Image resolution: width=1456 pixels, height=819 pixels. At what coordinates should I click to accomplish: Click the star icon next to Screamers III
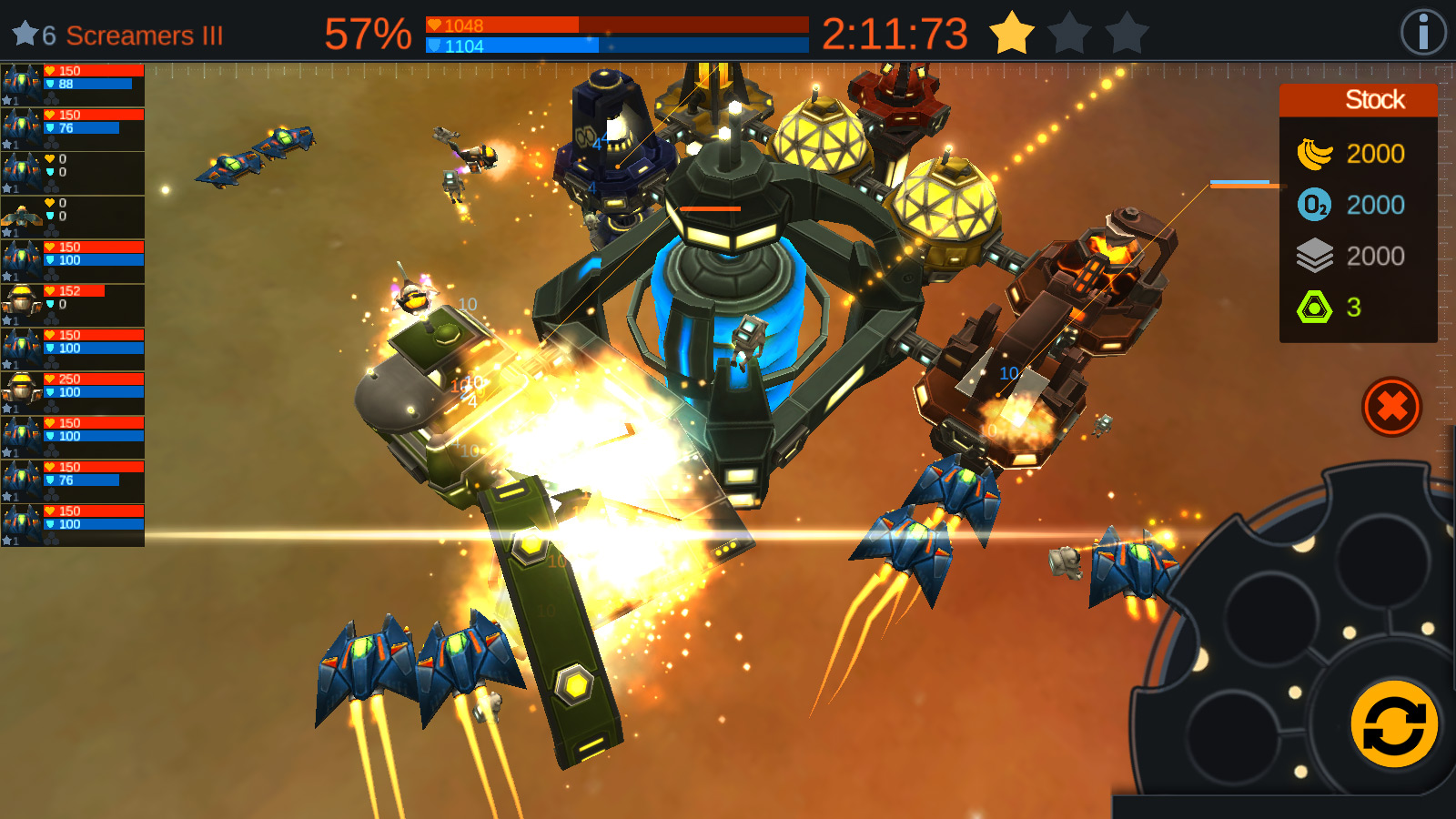pyautogui.click(x=25, y=31)
